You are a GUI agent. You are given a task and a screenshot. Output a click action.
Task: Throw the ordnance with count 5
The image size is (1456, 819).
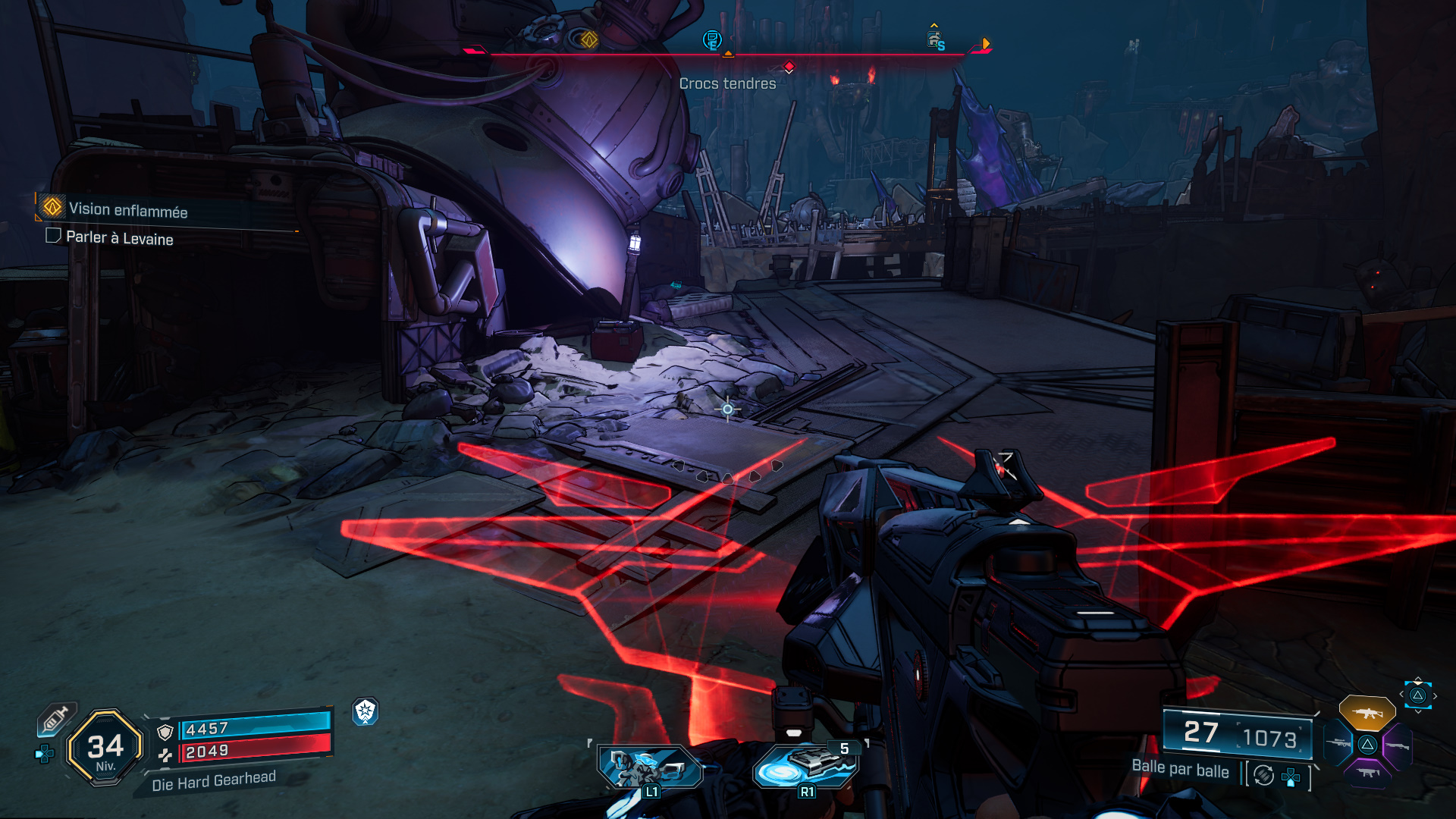tap(805, 766)
